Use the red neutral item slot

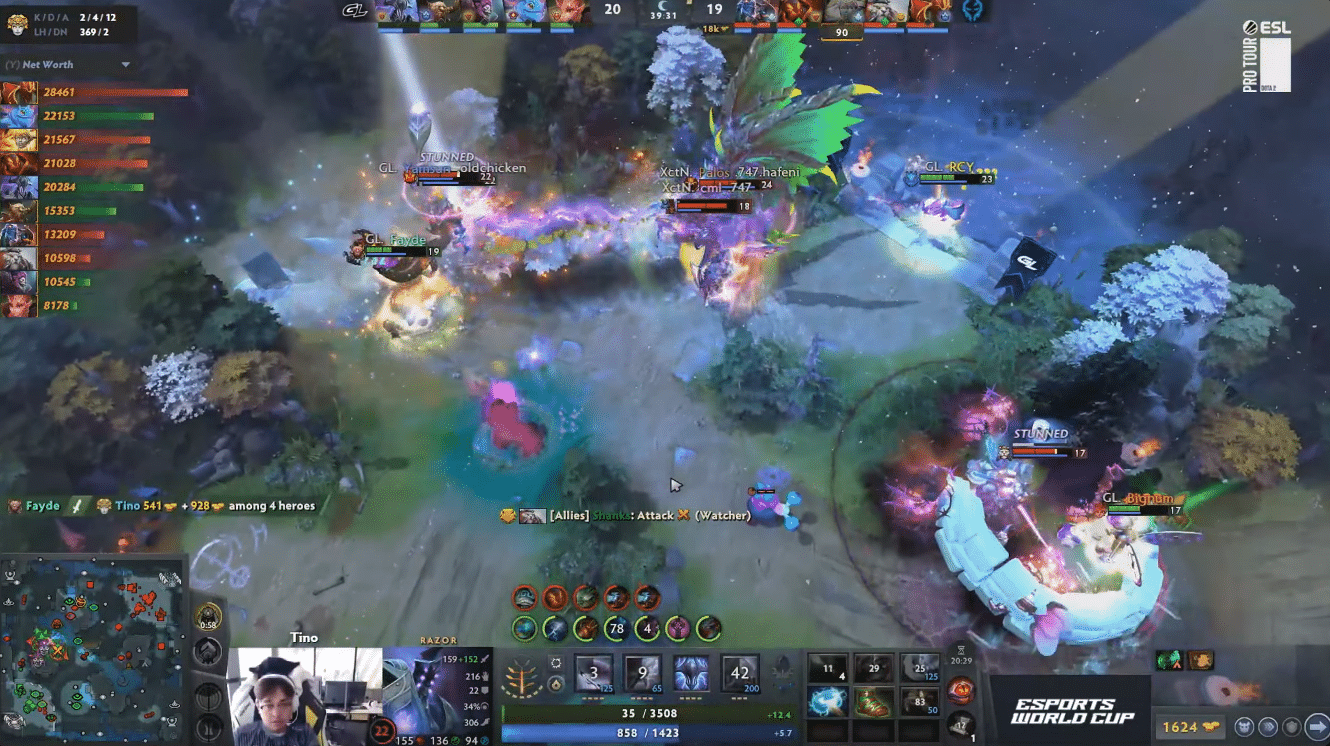click(x=961, y=689)
